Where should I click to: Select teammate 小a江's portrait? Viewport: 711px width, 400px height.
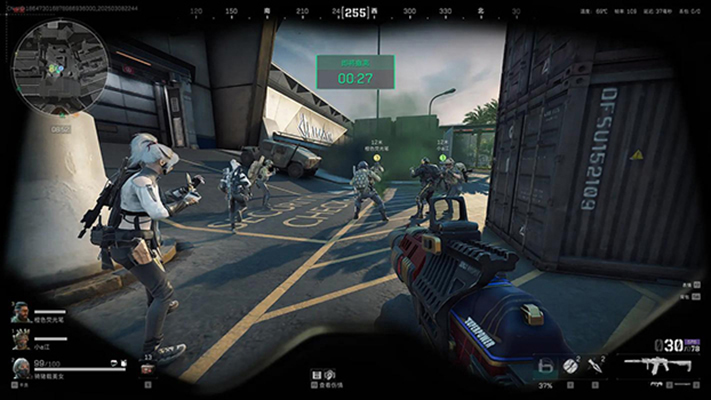point(20,342)
